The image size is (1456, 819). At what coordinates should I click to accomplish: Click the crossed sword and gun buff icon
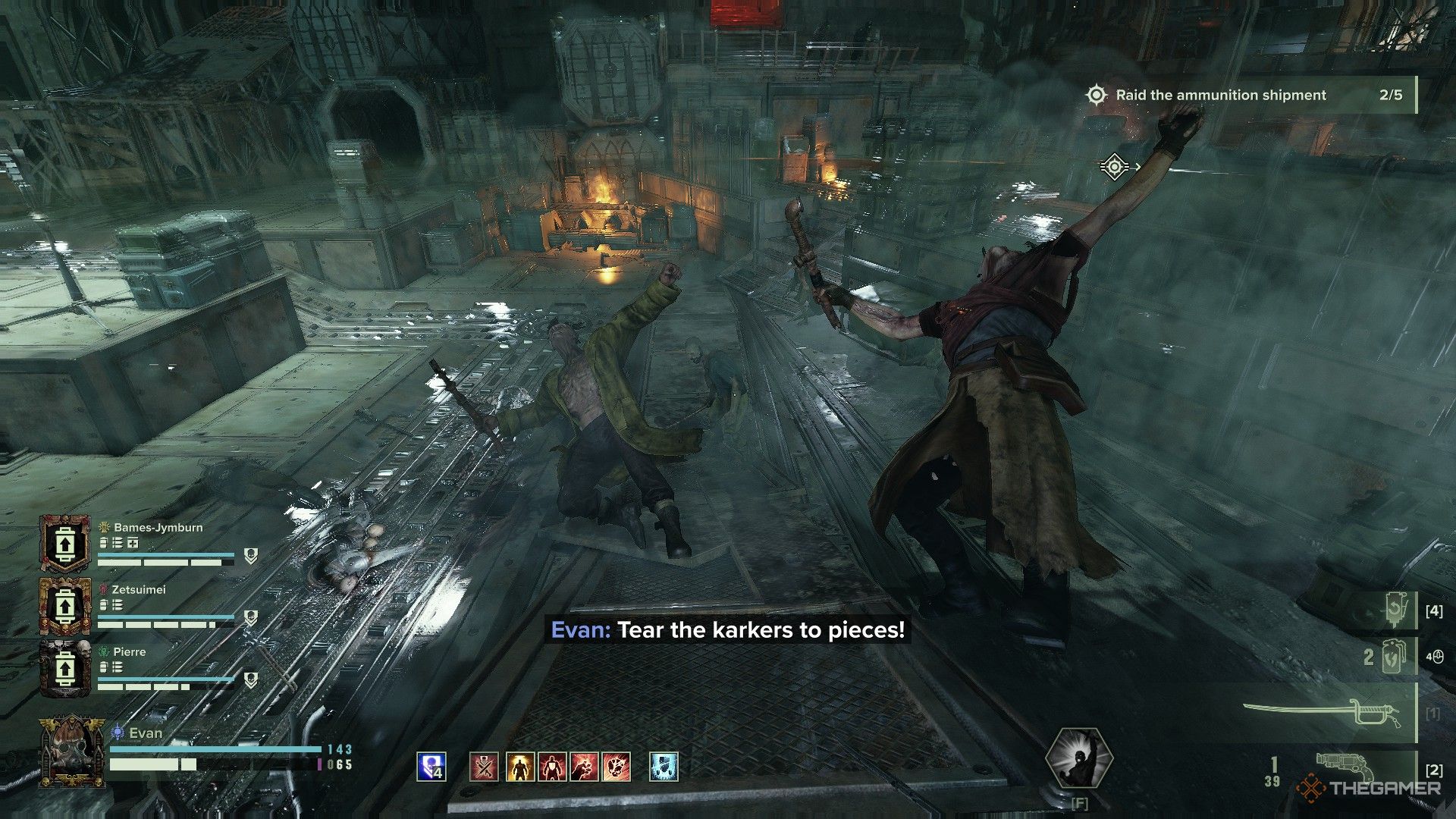[484, 767]
